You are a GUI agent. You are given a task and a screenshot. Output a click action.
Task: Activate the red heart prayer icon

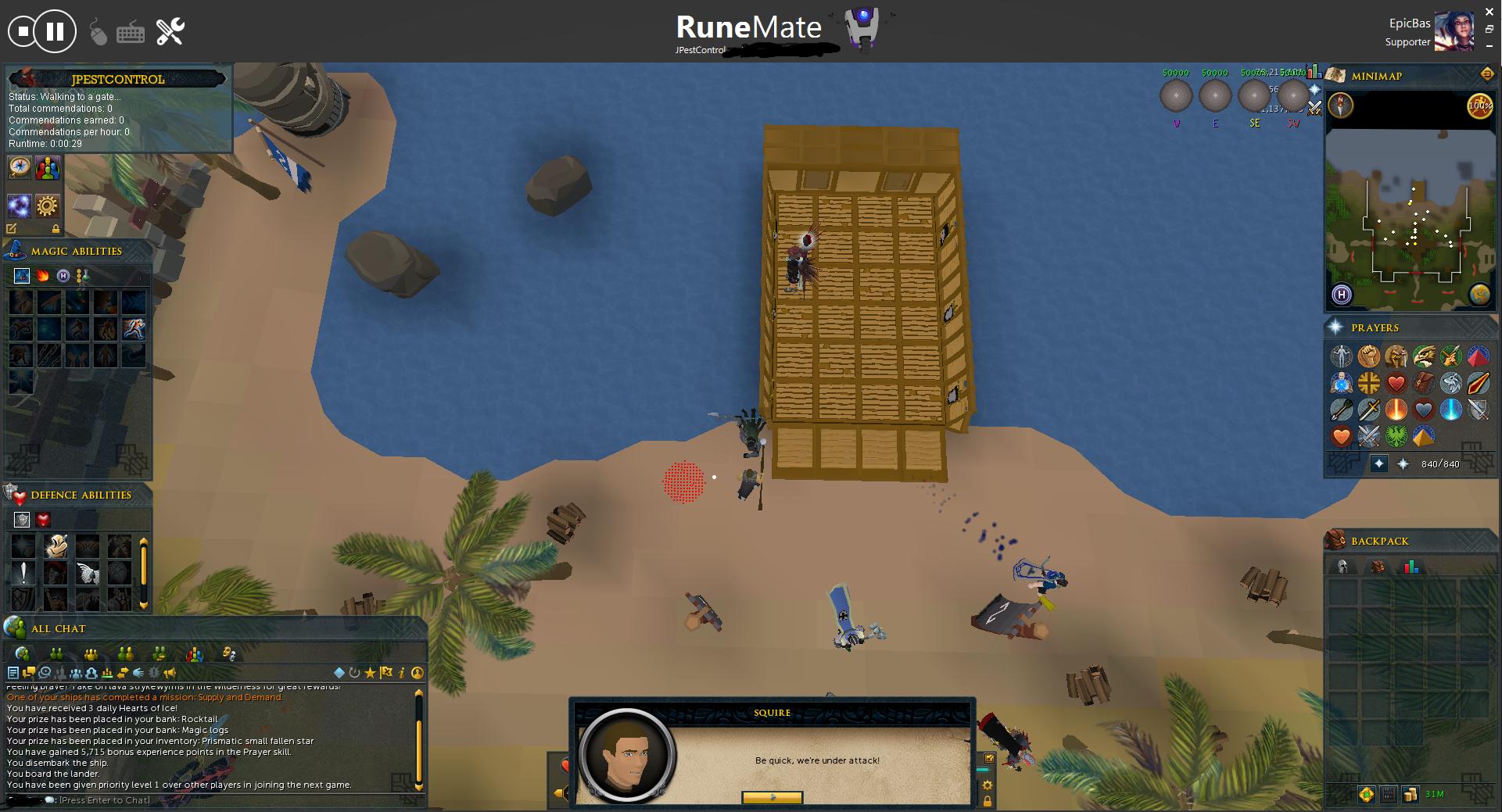(x=1396, y=383)
